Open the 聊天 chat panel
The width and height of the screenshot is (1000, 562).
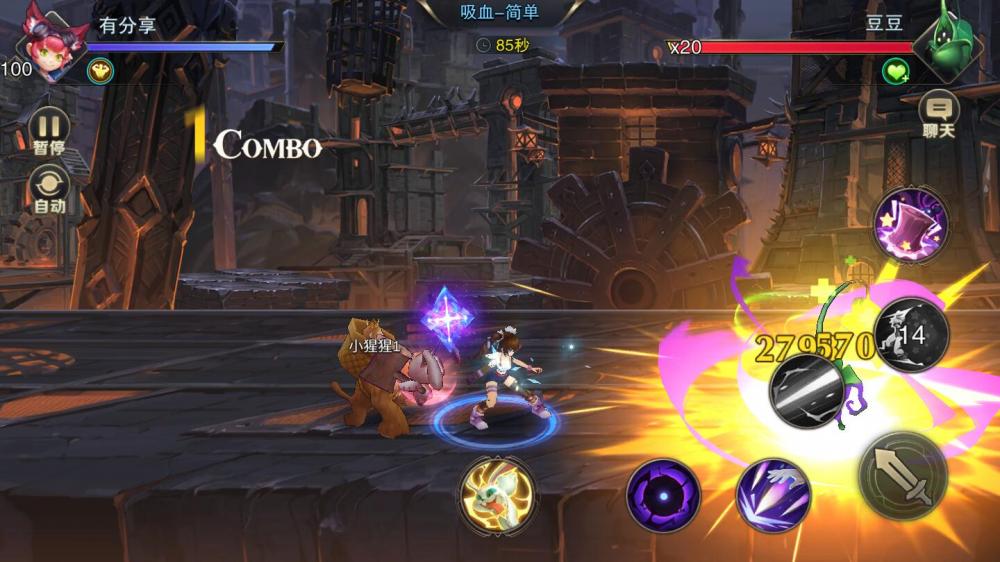[939, 112]
